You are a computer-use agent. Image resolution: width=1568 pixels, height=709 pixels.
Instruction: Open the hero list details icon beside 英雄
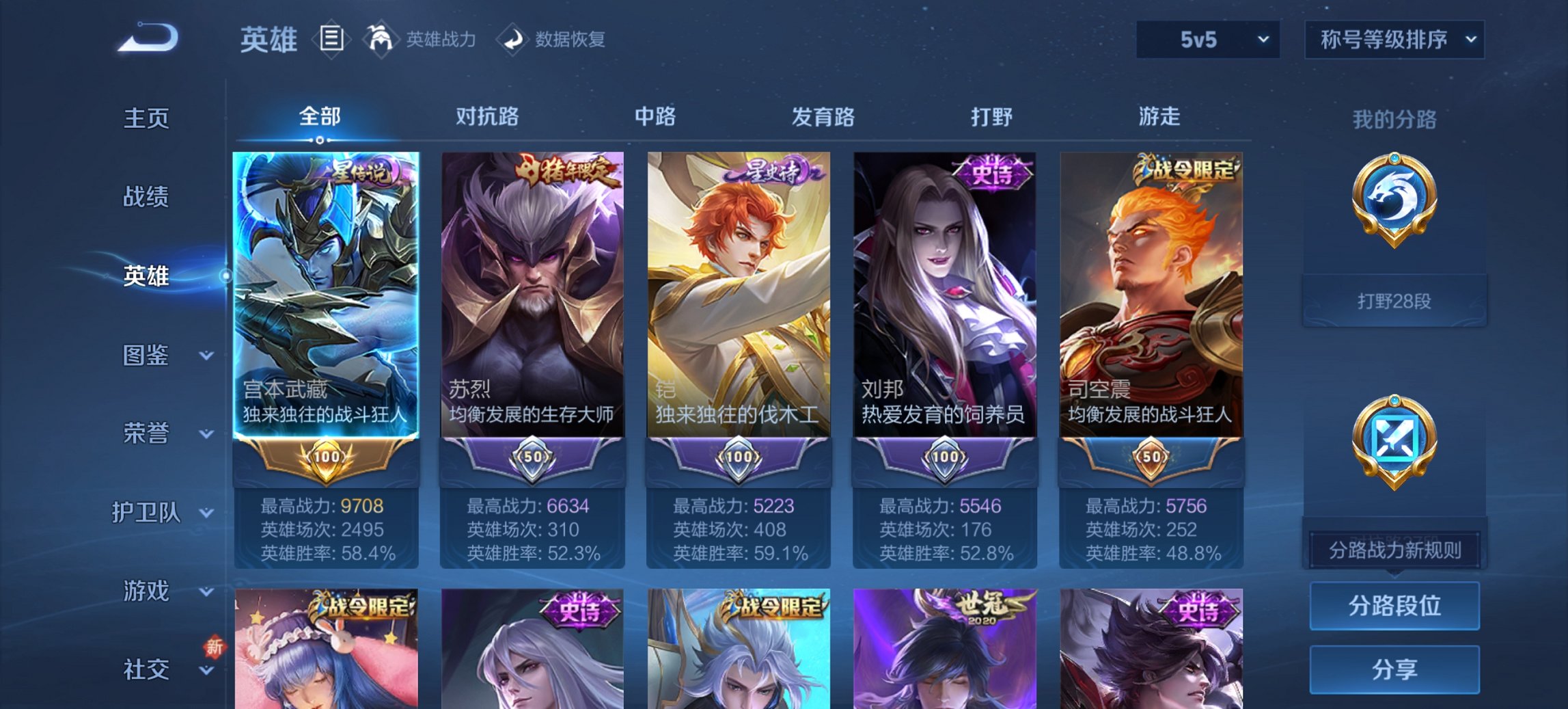click(333, 40)
